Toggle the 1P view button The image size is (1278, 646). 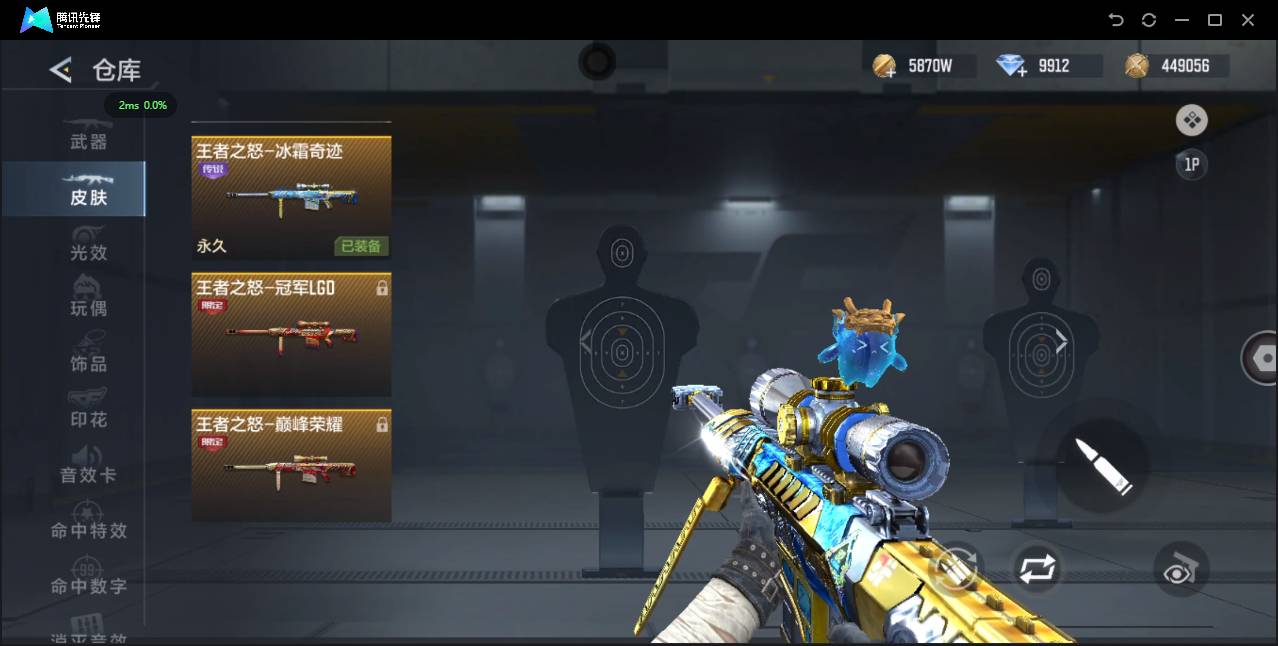point(1191,165)
